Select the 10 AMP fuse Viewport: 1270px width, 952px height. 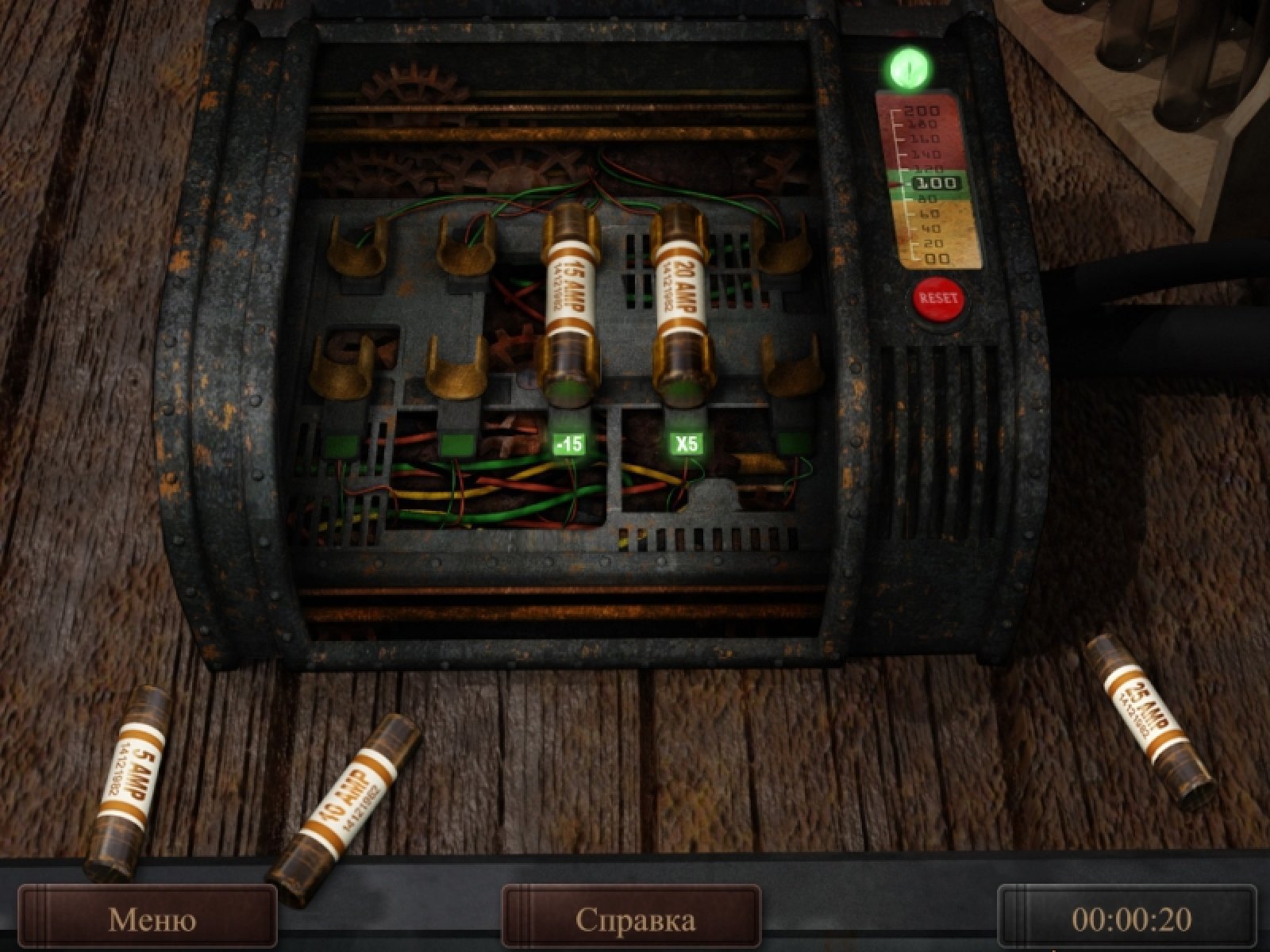pyautogui.click(x=344, y=809)
